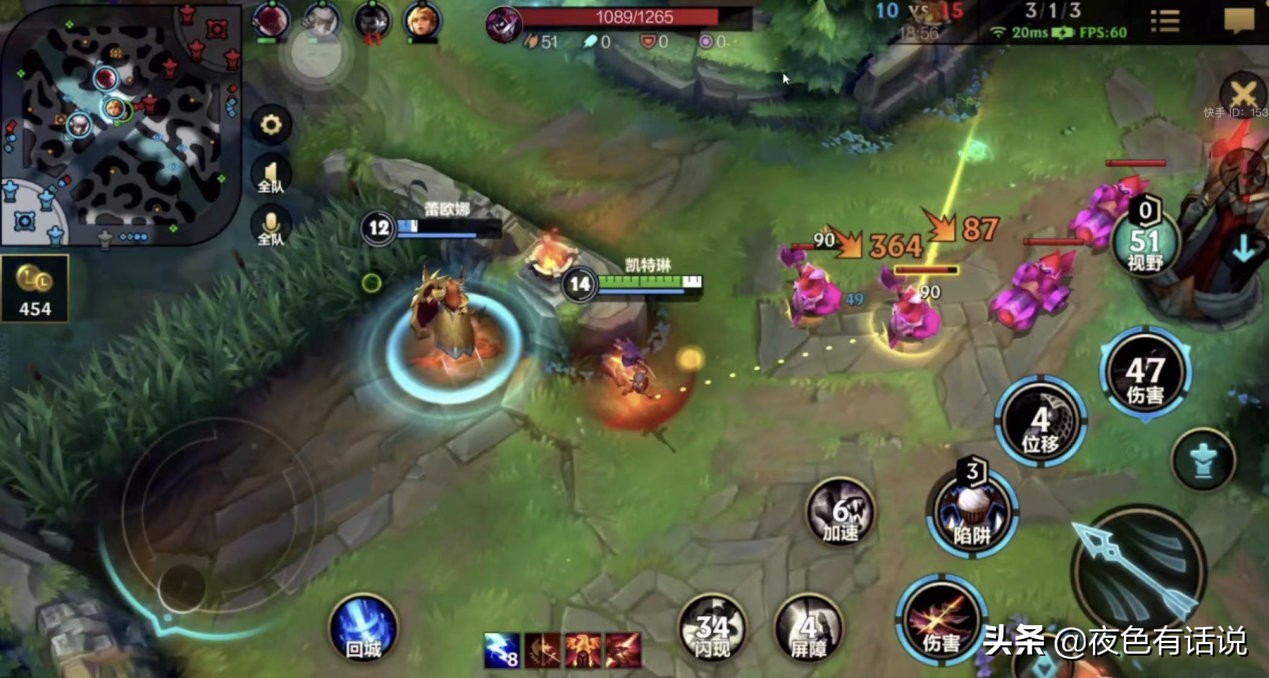The width and height of the screenshot is (1269, 678).
Task: Use the 位移 dash ability
Action: point(1040,421)
